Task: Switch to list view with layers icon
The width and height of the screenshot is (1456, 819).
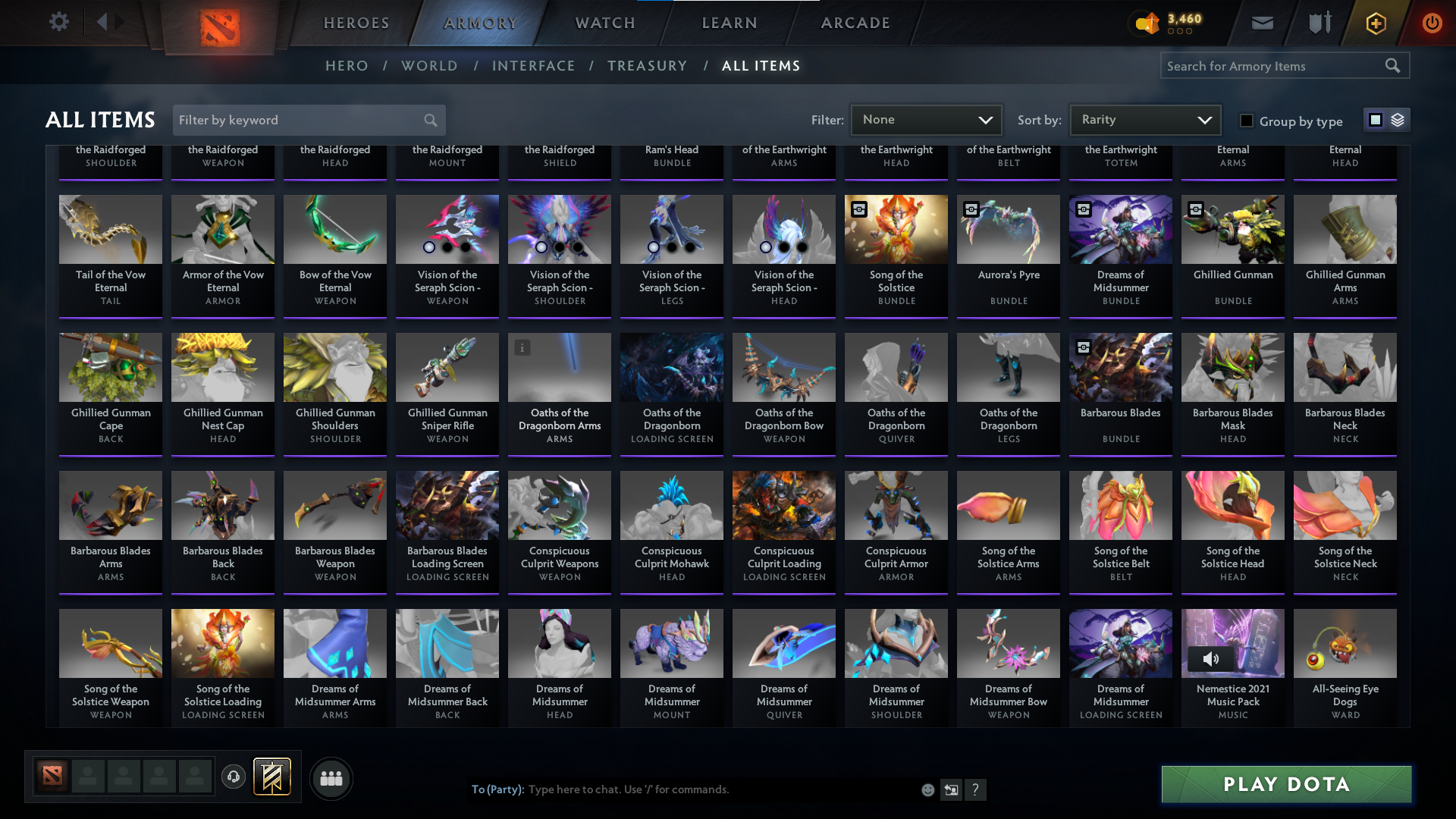Action: (1398, 120)
